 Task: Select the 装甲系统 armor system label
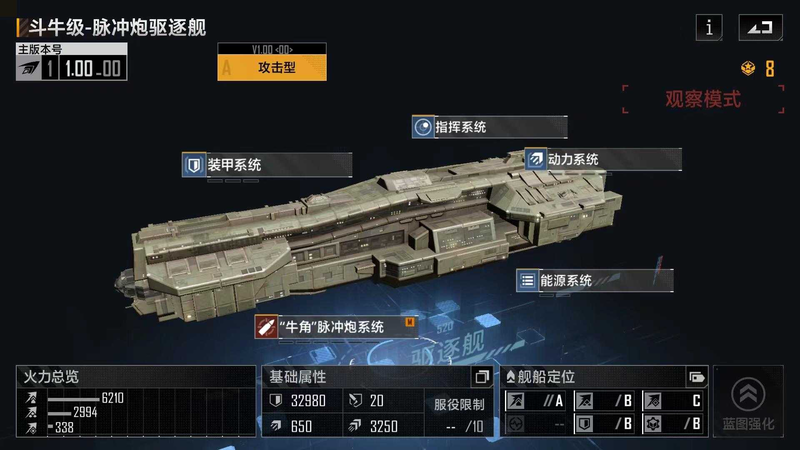(x=266, y=164)
